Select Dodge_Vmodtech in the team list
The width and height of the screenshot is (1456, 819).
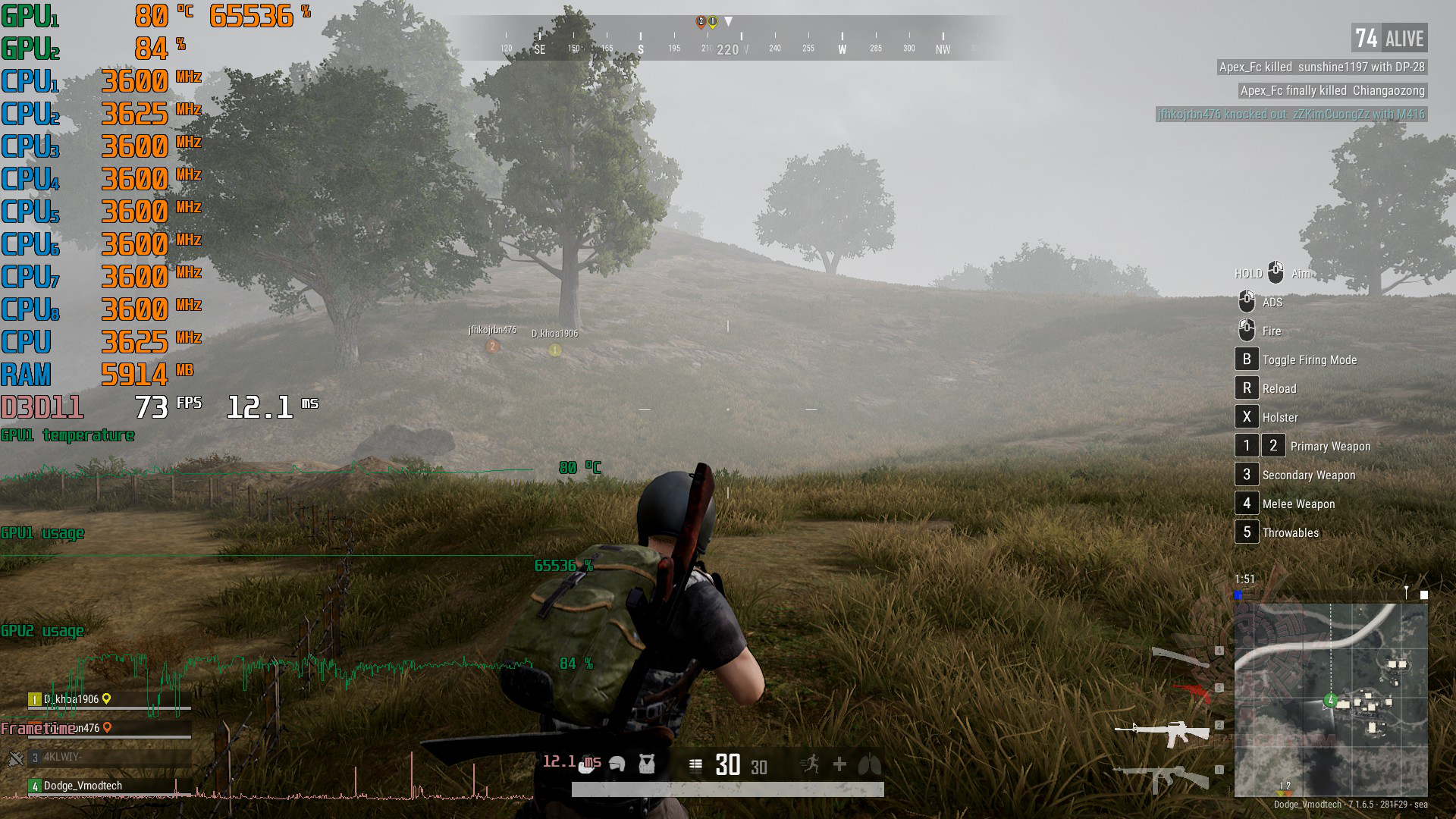82,786
